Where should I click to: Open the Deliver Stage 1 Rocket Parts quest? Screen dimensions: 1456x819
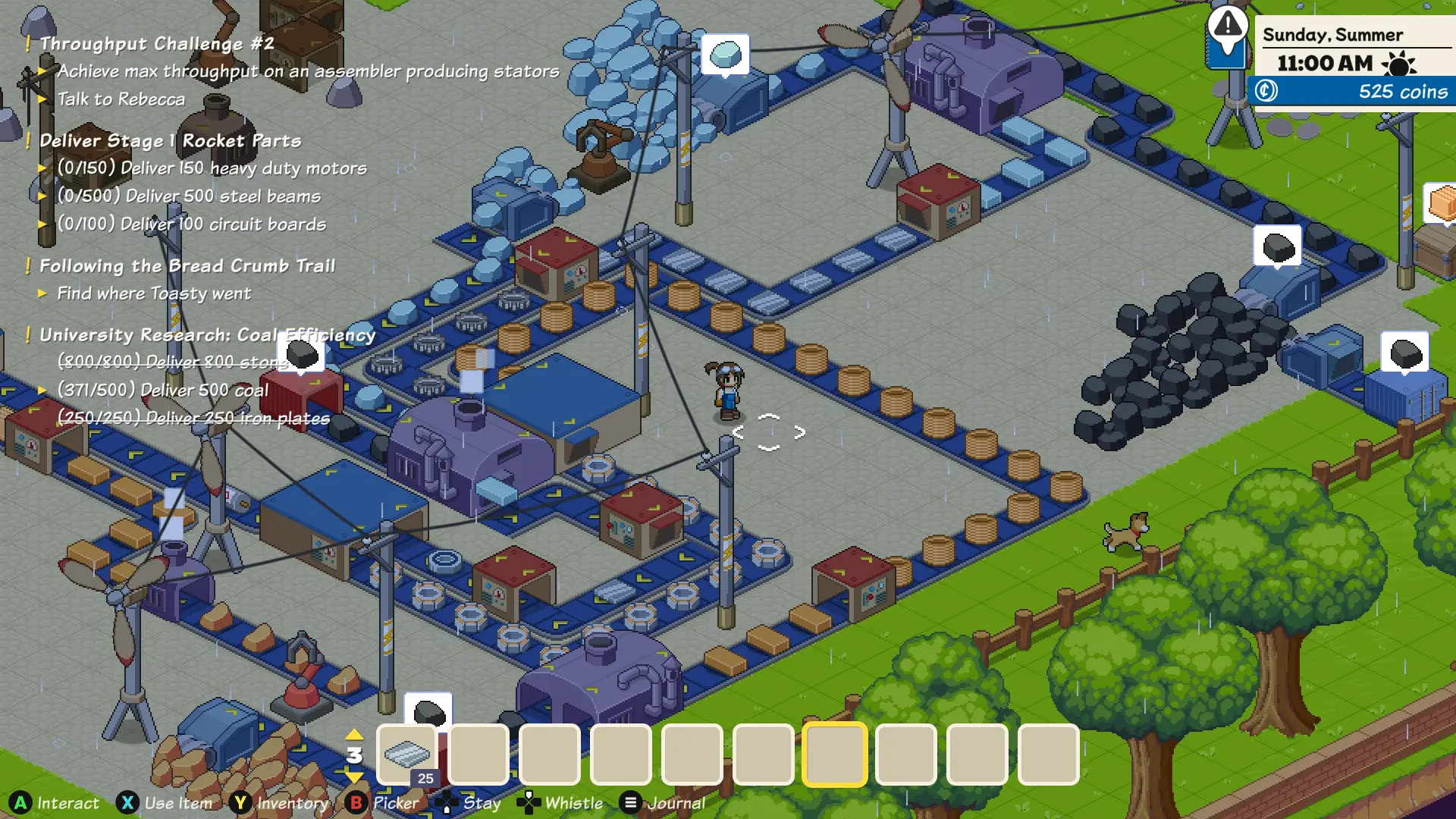pyautogui.click(x=171, y=141)
